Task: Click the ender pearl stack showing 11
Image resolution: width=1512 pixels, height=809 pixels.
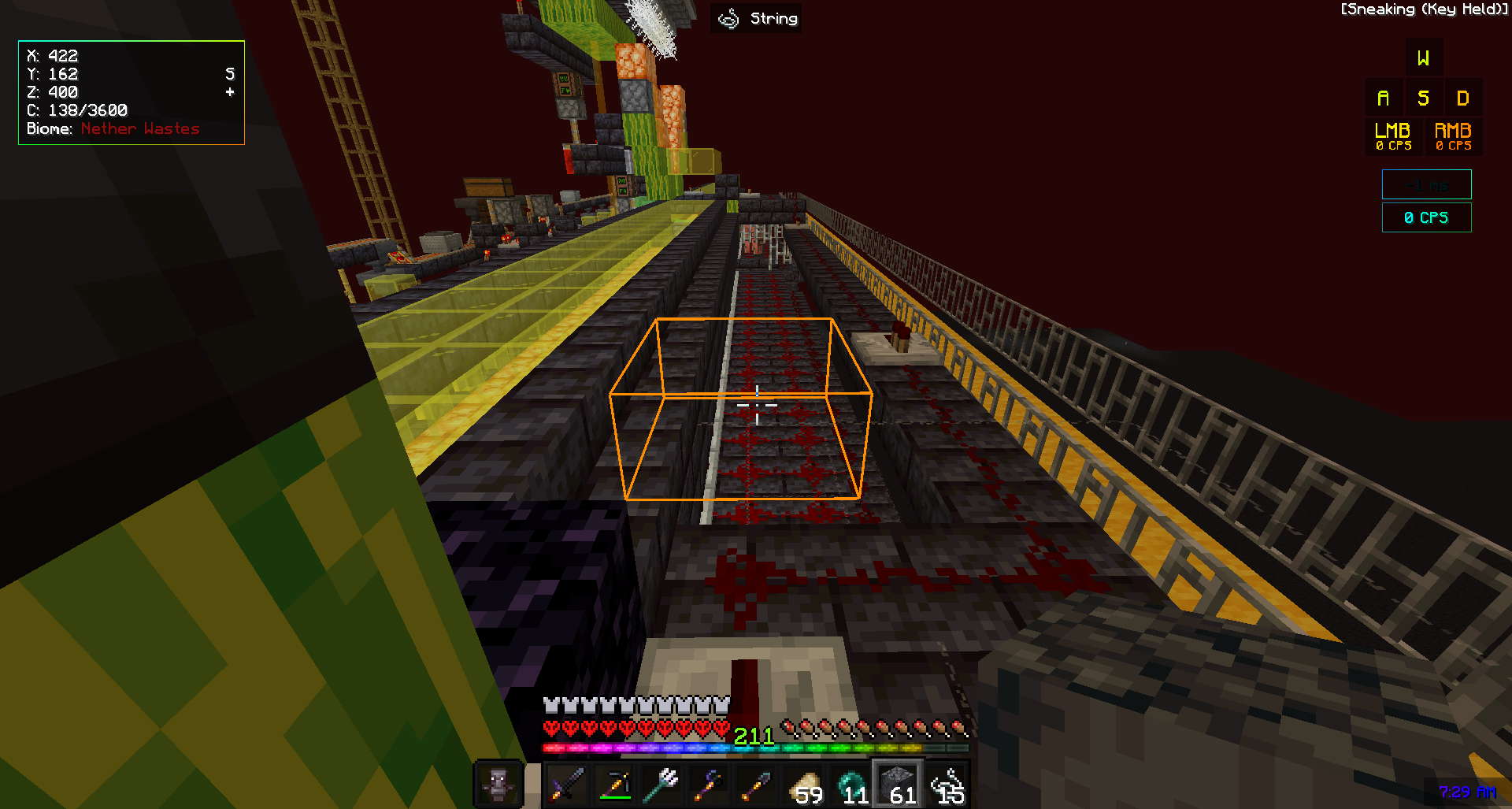Action: point(853,782)
